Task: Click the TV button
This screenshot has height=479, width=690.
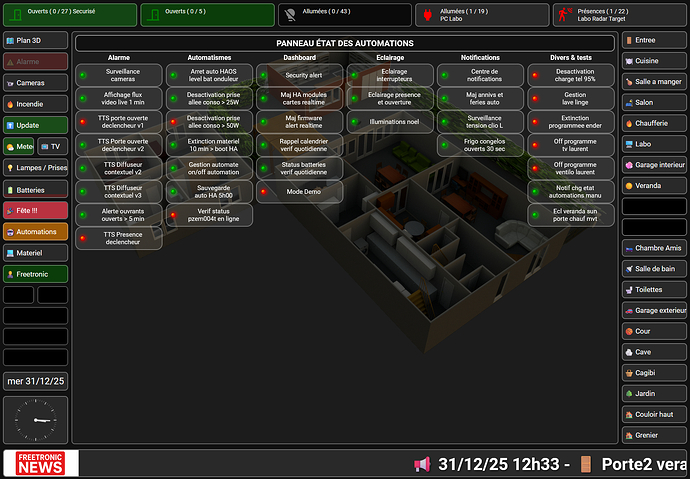Action: (x=51, y=146)
